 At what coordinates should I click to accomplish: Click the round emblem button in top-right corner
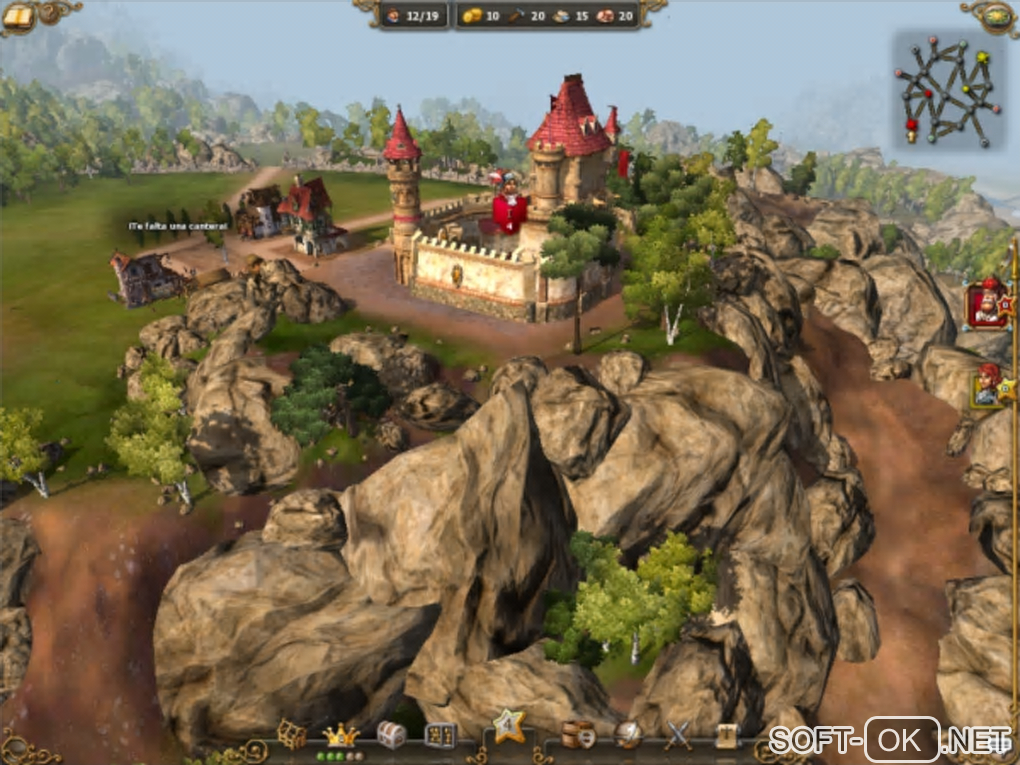(997, 15)
